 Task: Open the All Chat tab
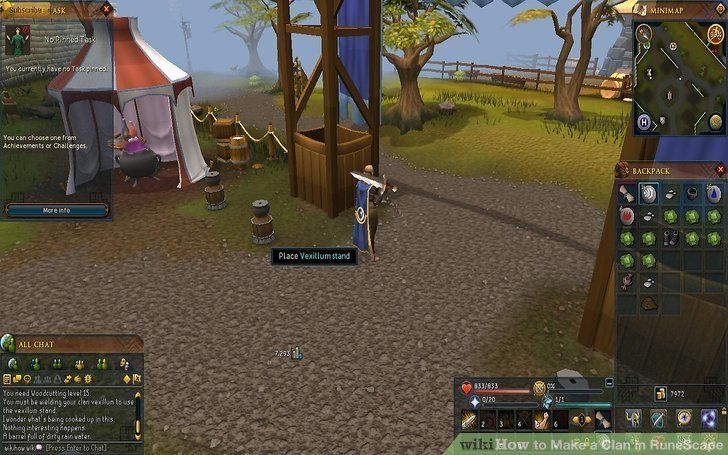click(13, 362)
